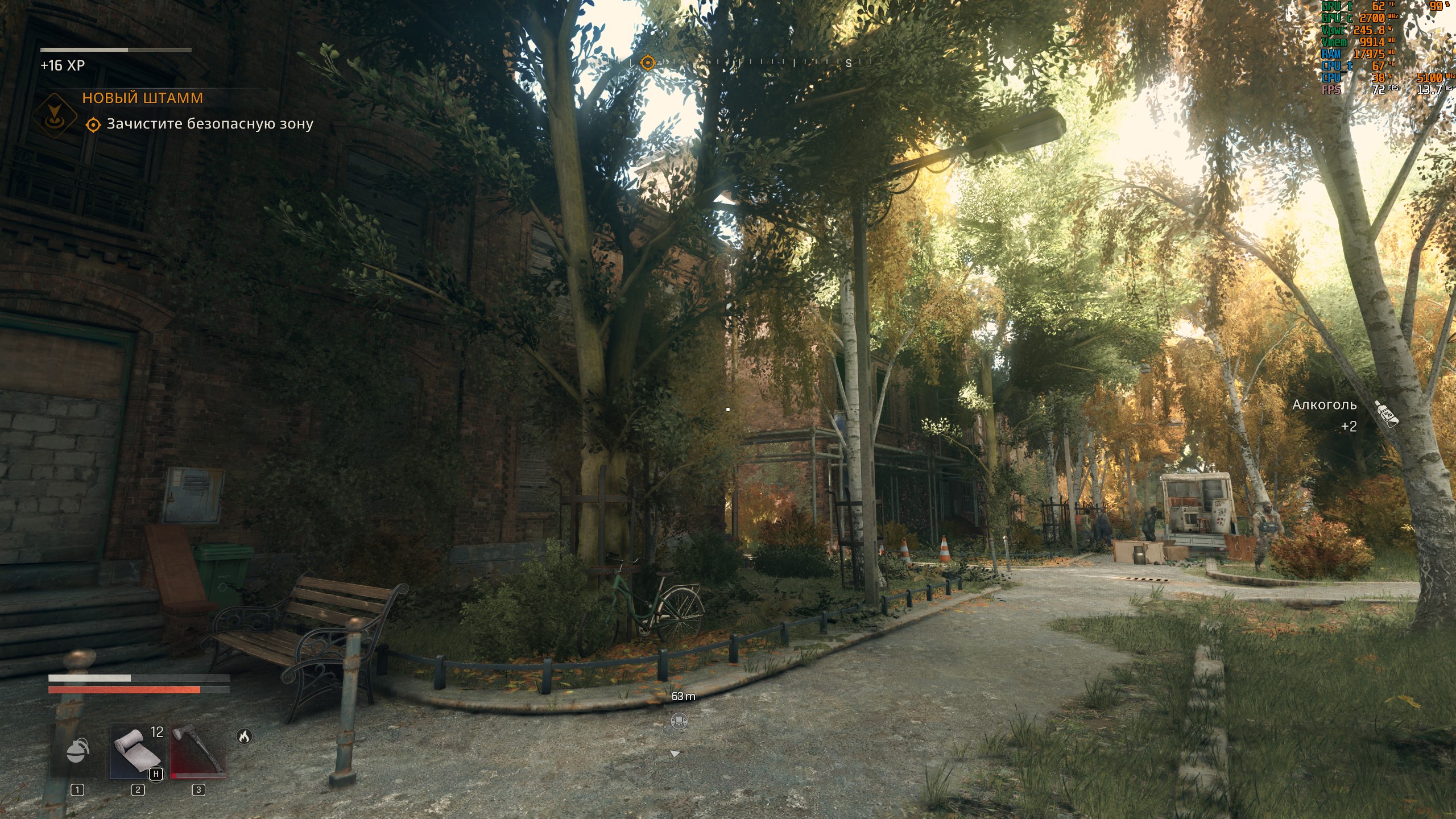Select the grenade throwable slot
The height and width of the screenshot is (819, 1456).
click(x=78, y=751)
